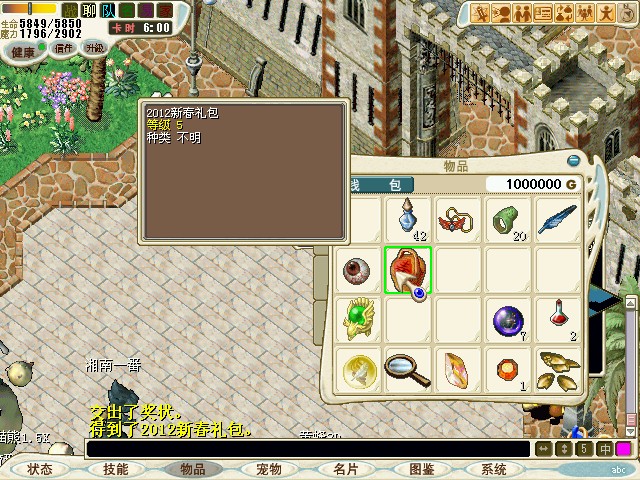Open the 系统 system menu
This screenshot has height=480, width=640.
pyautogui.click(x=494, y=469)
